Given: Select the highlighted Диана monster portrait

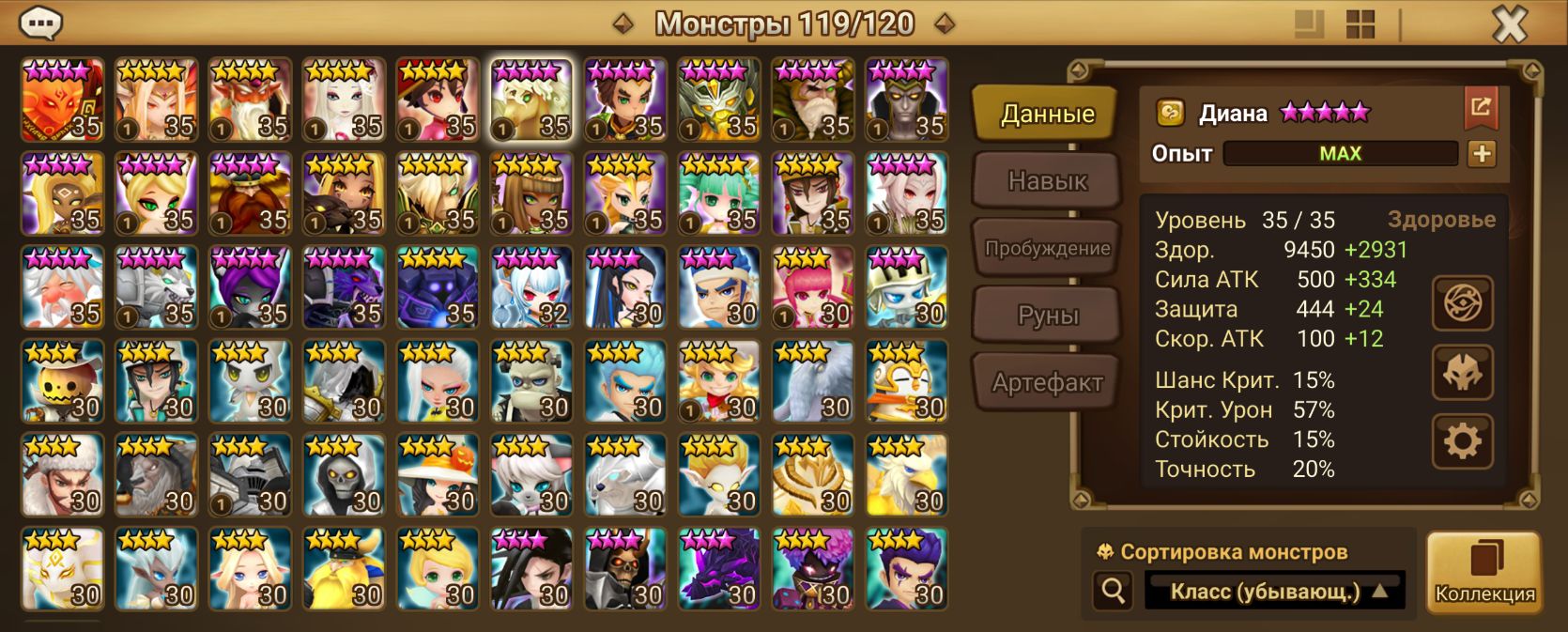Looking at the screenshot, I should pos(531,100).
